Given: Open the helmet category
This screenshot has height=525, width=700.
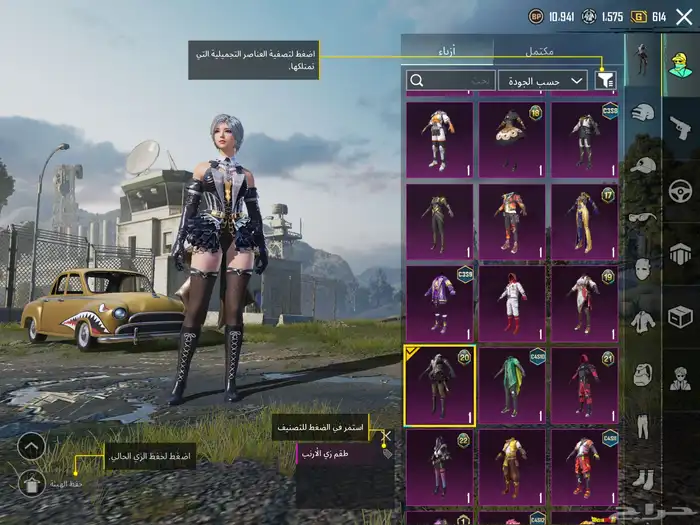Looking at the screenshot, I should (643, 115).
